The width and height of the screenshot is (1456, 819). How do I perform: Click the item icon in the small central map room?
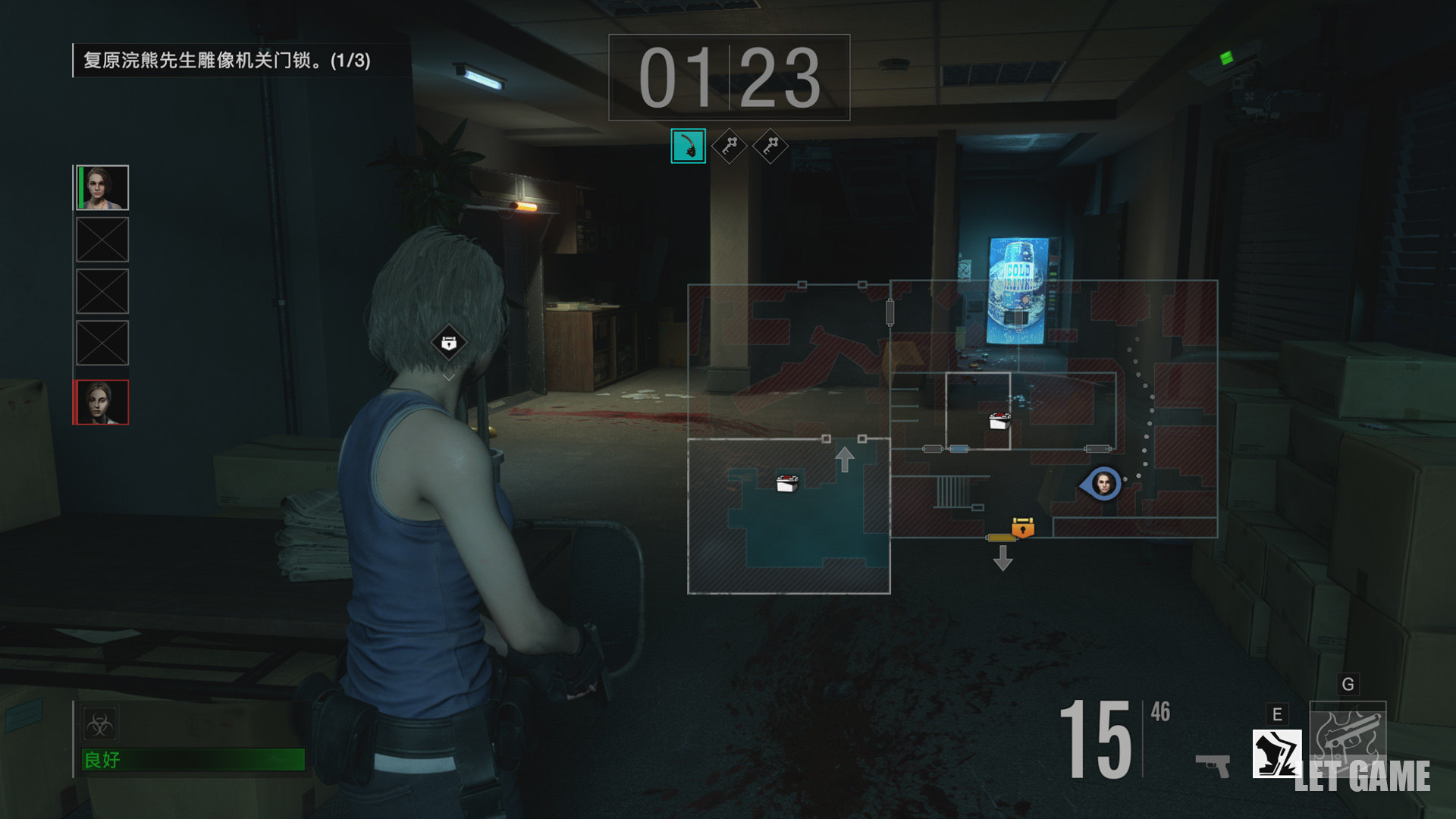coord(1000,422)
